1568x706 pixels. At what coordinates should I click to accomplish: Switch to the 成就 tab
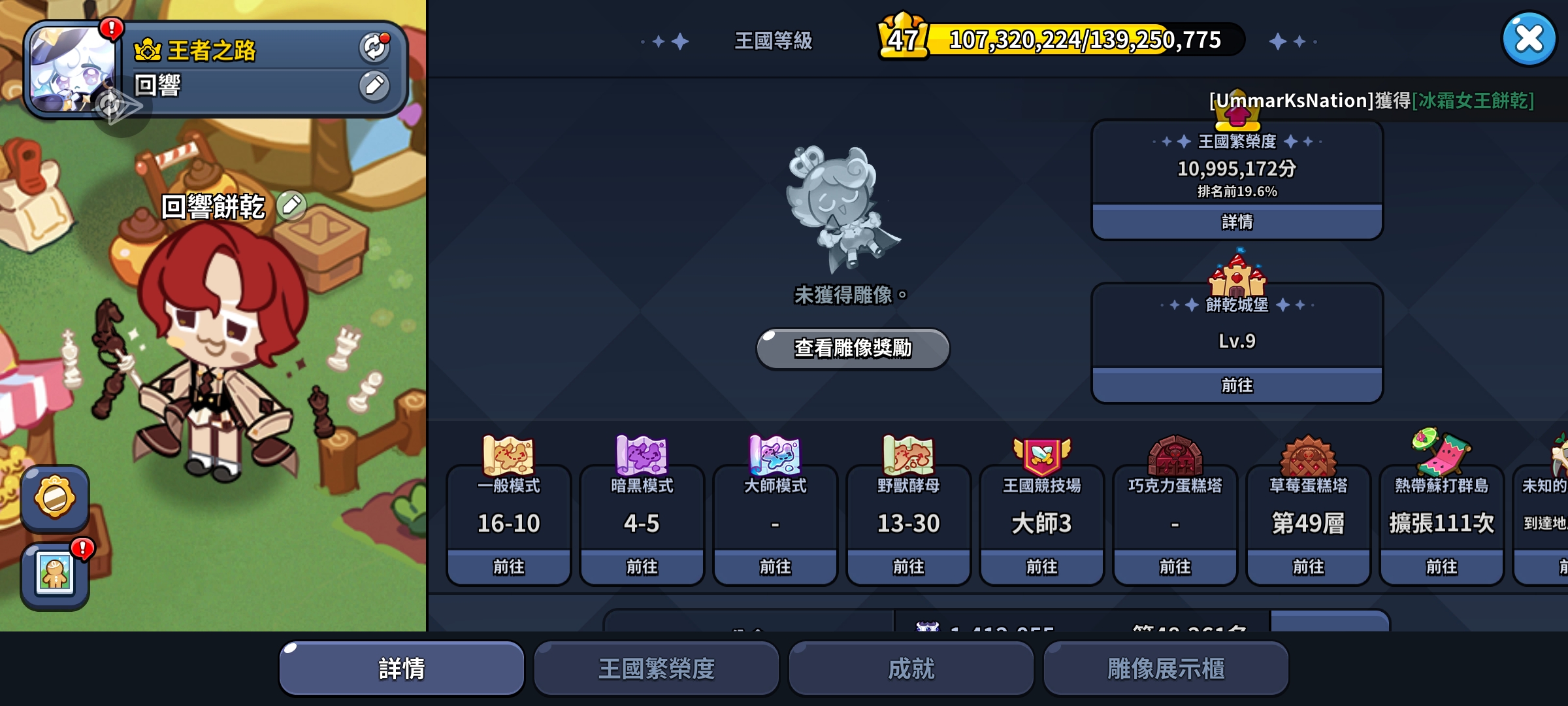(911, 667)
